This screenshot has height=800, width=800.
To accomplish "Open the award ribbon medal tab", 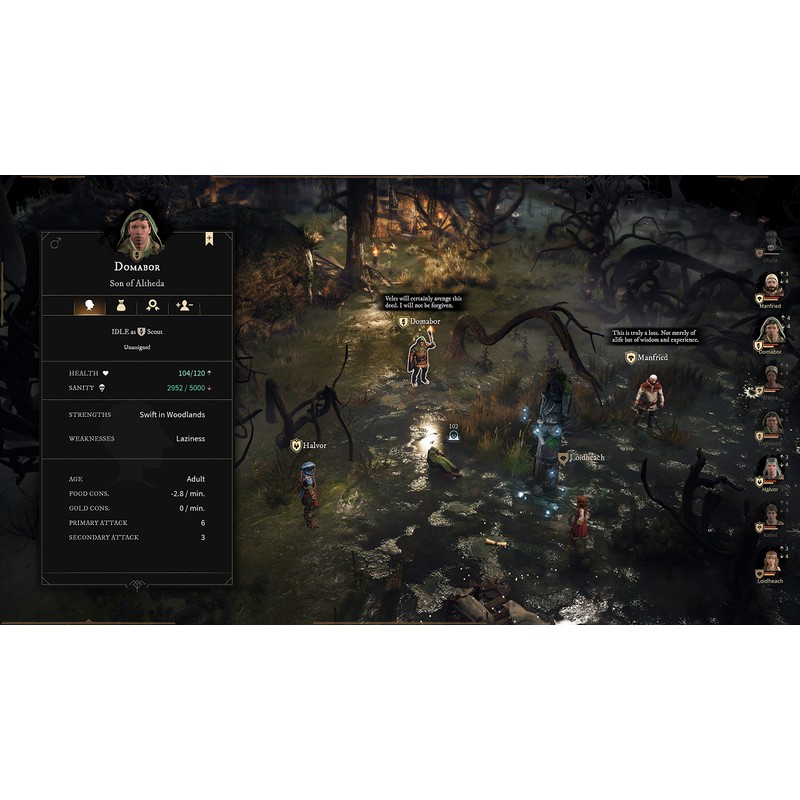I will 152,306.
